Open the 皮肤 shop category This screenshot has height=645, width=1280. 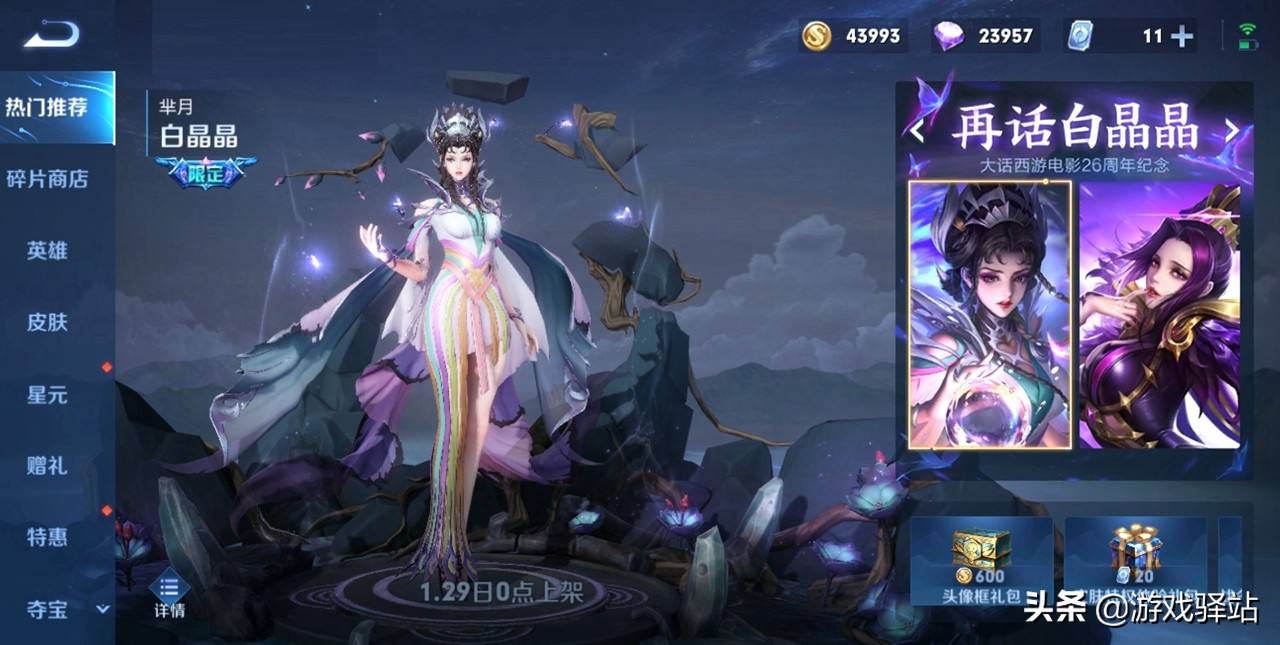pos(48,322)
